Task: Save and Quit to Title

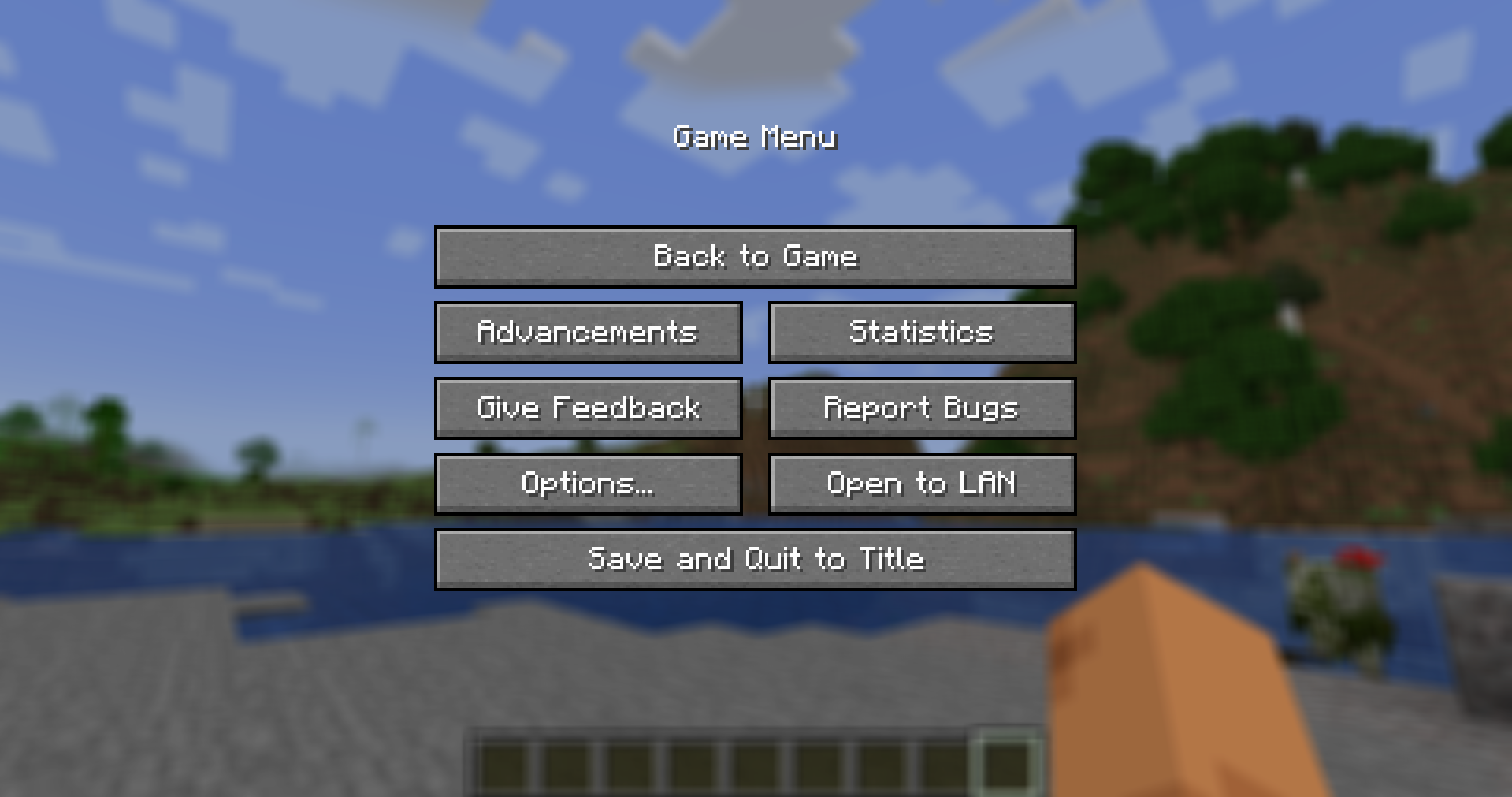Action: click(x=755, y=558)
